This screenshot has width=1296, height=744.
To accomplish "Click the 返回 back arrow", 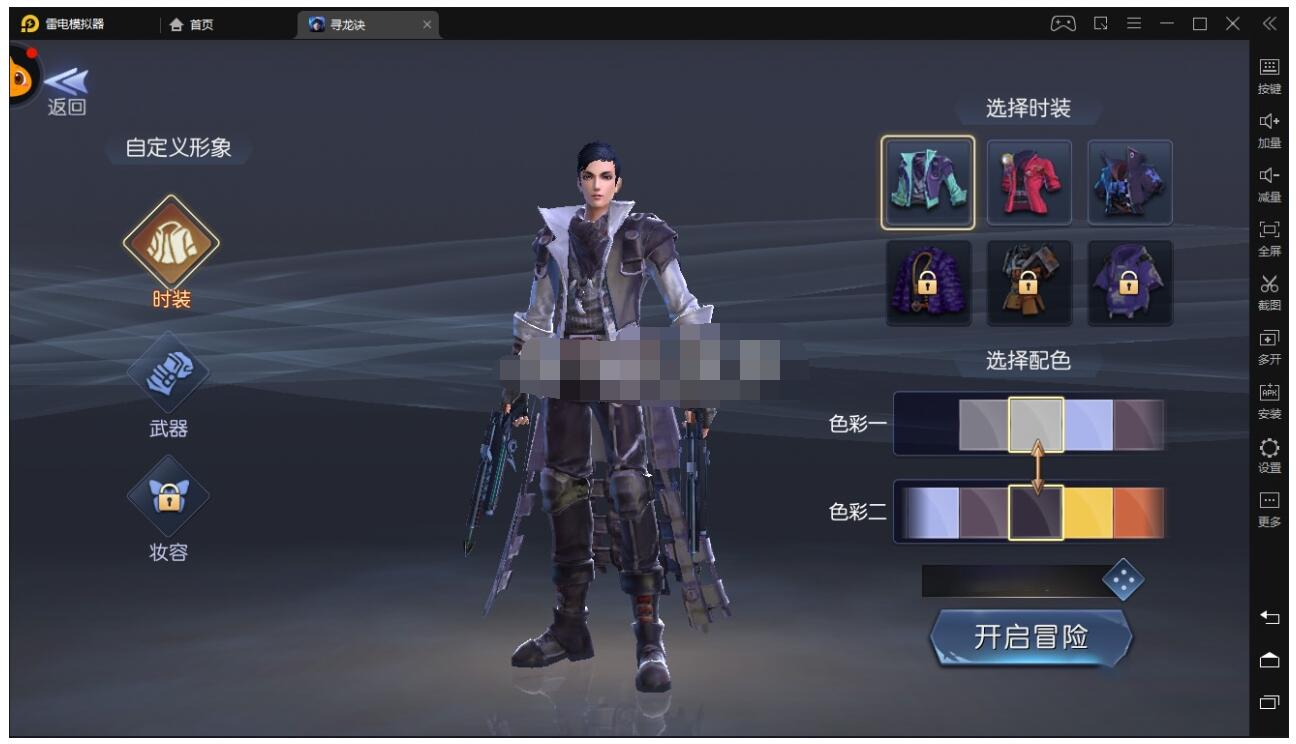I will coord(67,88).
